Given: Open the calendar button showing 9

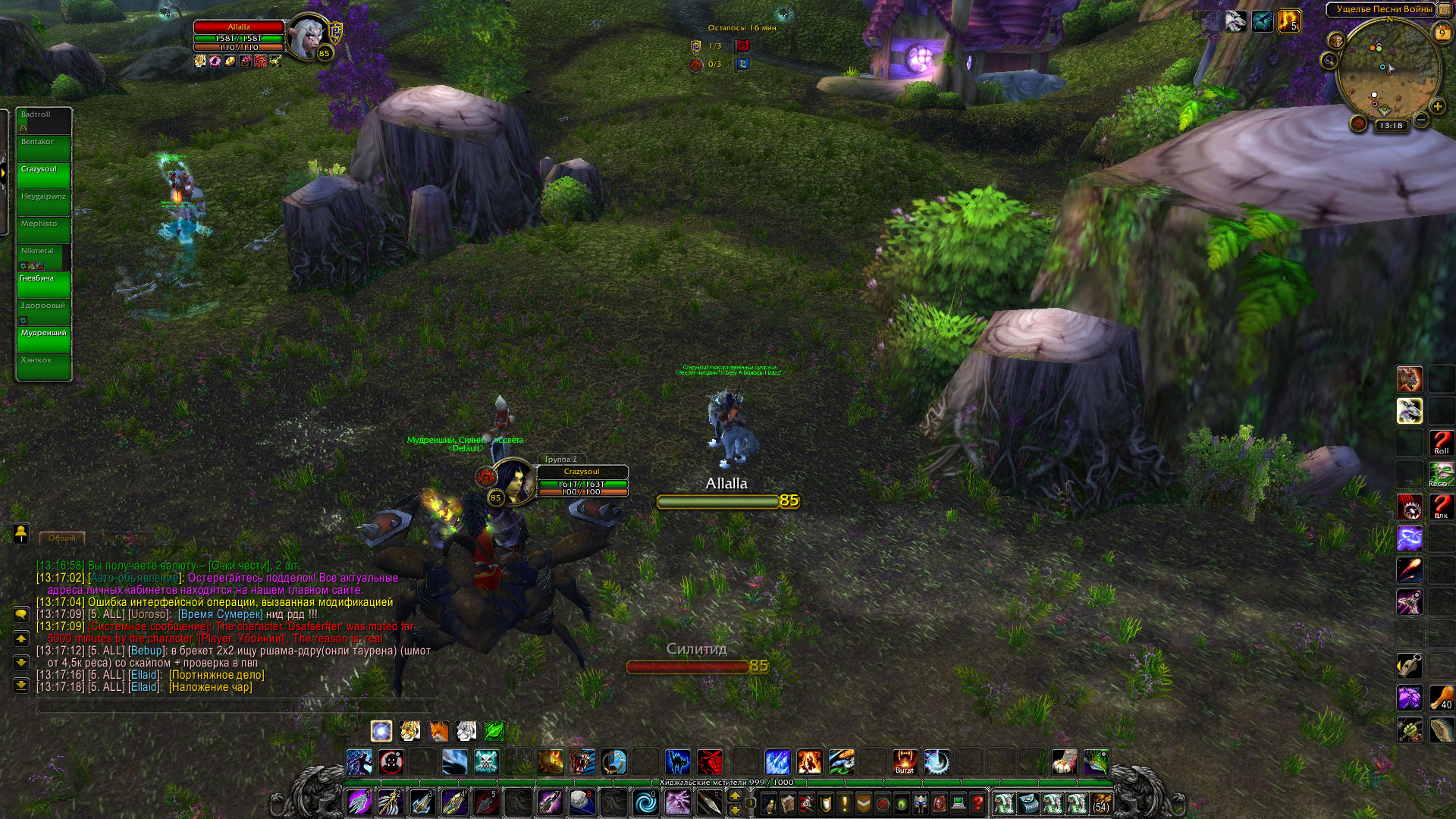Looking at the screenshot, I should (1442, 33).
